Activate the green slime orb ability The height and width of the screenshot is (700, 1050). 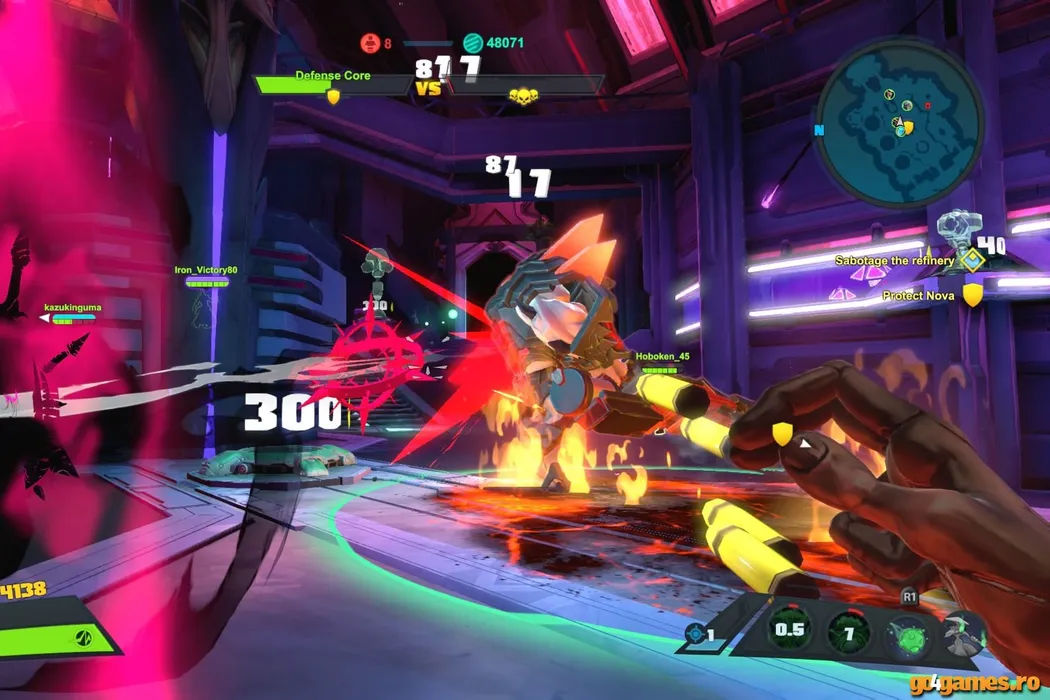(907, 632)
